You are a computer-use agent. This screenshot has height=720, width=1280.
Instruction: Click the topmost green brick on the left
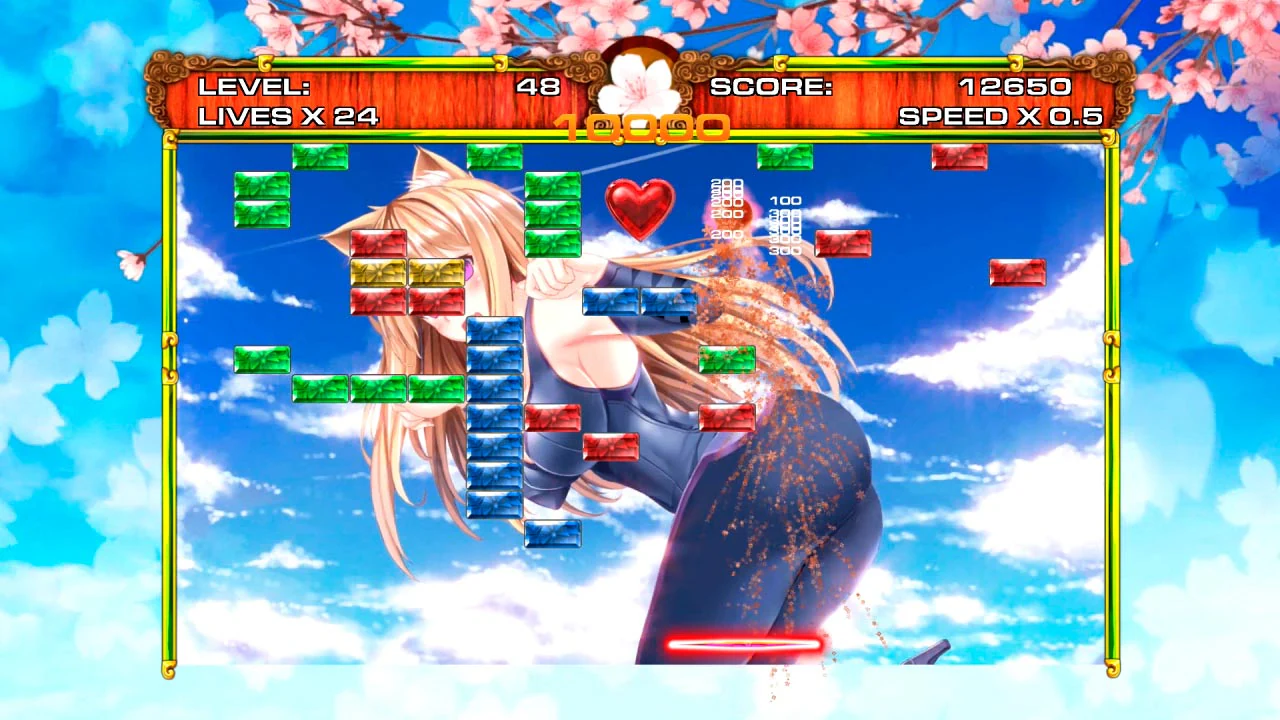pos(261,186)
